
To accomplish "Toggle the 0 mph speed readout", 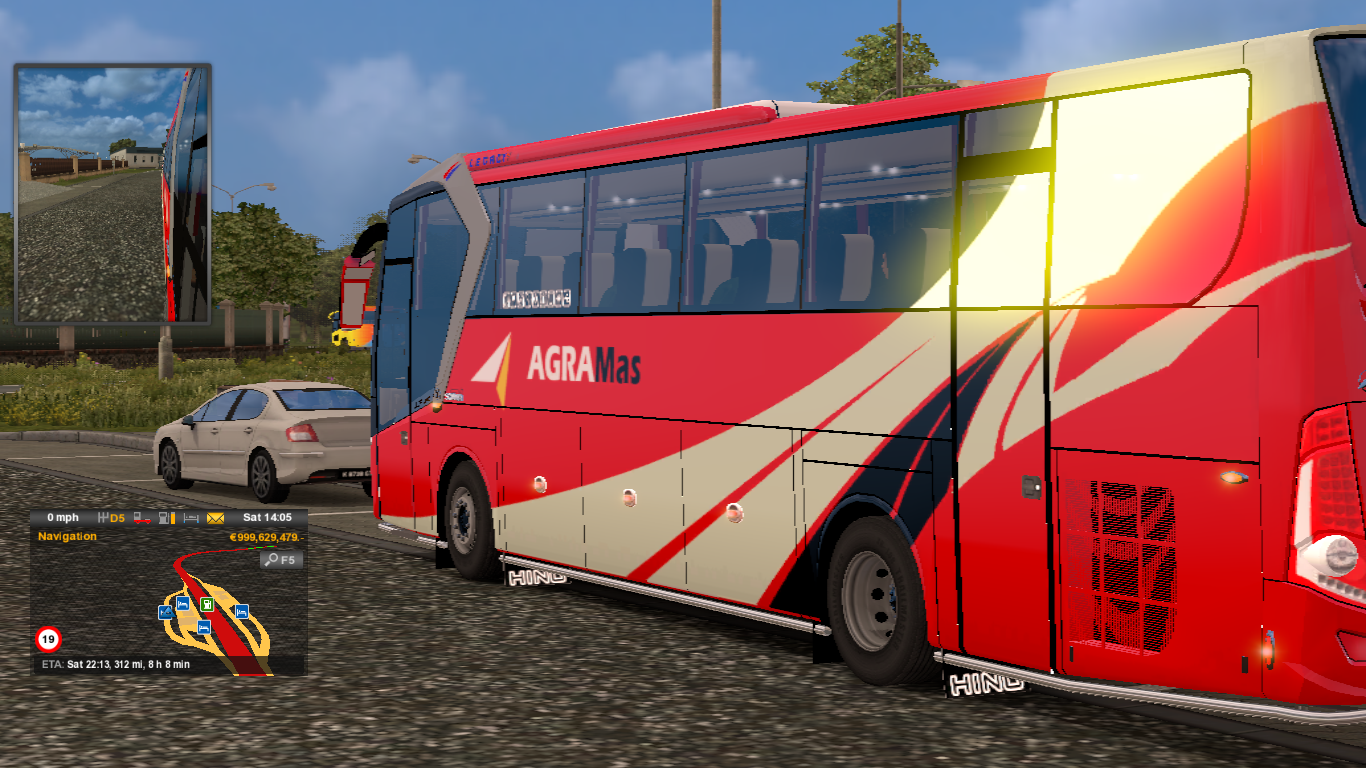I will (63, 518).
